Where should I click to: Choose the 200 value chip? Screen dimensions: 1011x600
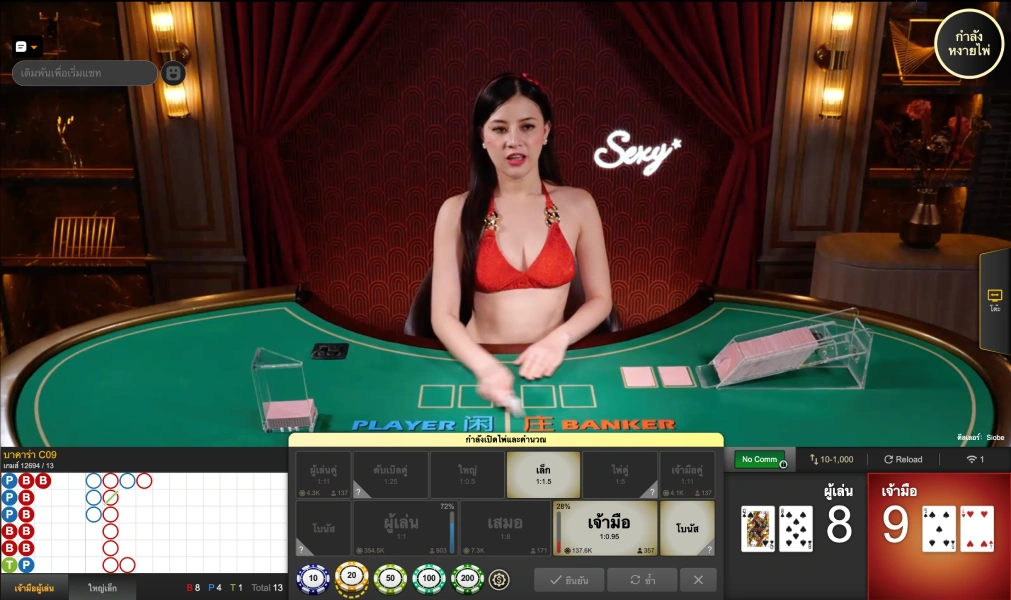[x=467, y=578]
